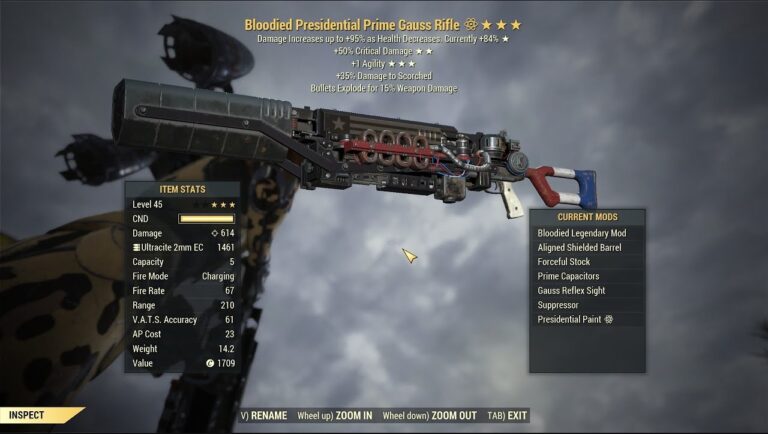Rename the Gauss Rifle
The width and height of the screenshot is (768, 434).
click(x=264, y=416)
